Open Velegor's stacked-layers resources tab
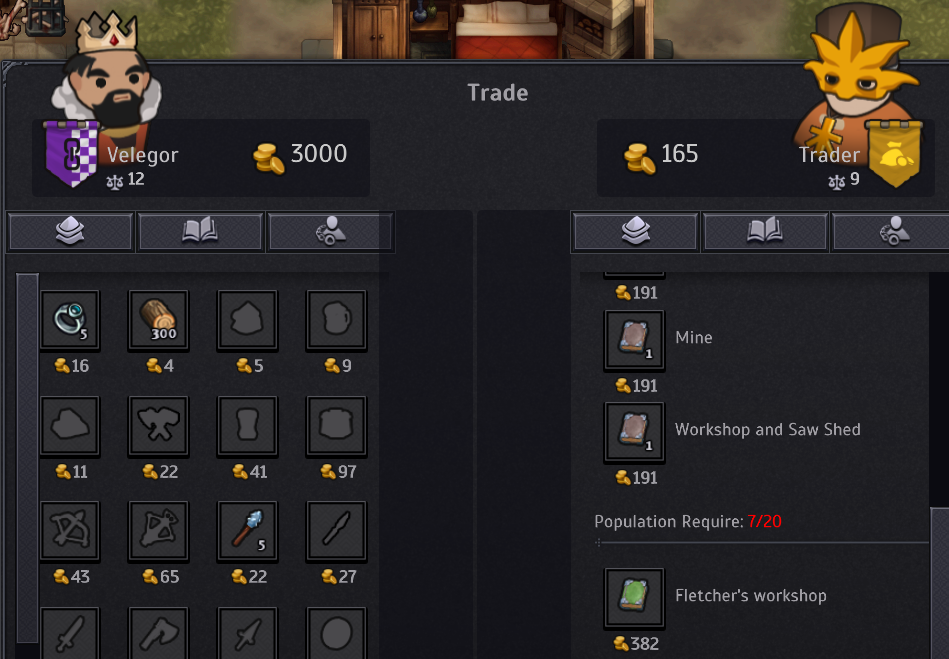 [71, 232]
